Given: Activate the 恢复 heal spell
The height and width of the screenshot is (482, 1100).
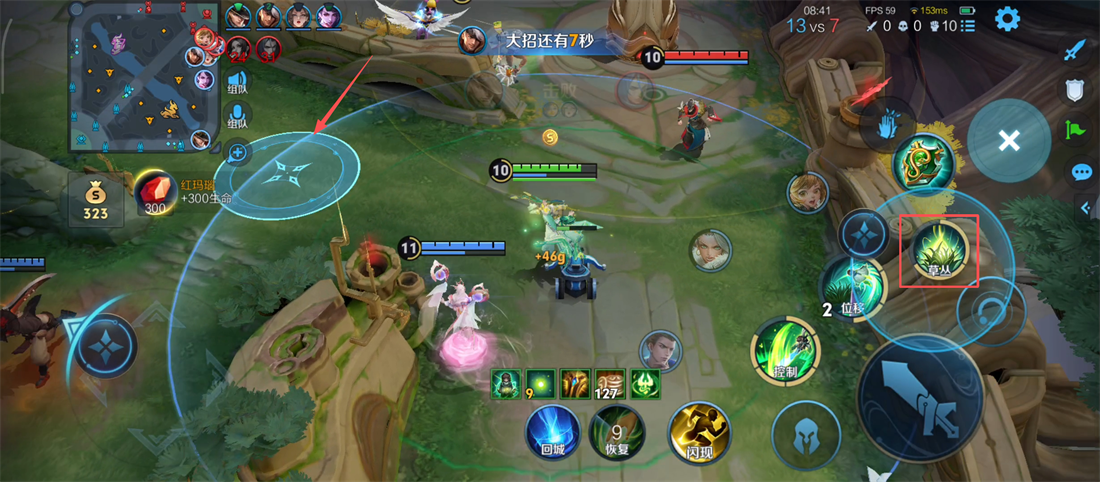Looking at the screenshot, I should pyautogui.click(x=616, y=432).
